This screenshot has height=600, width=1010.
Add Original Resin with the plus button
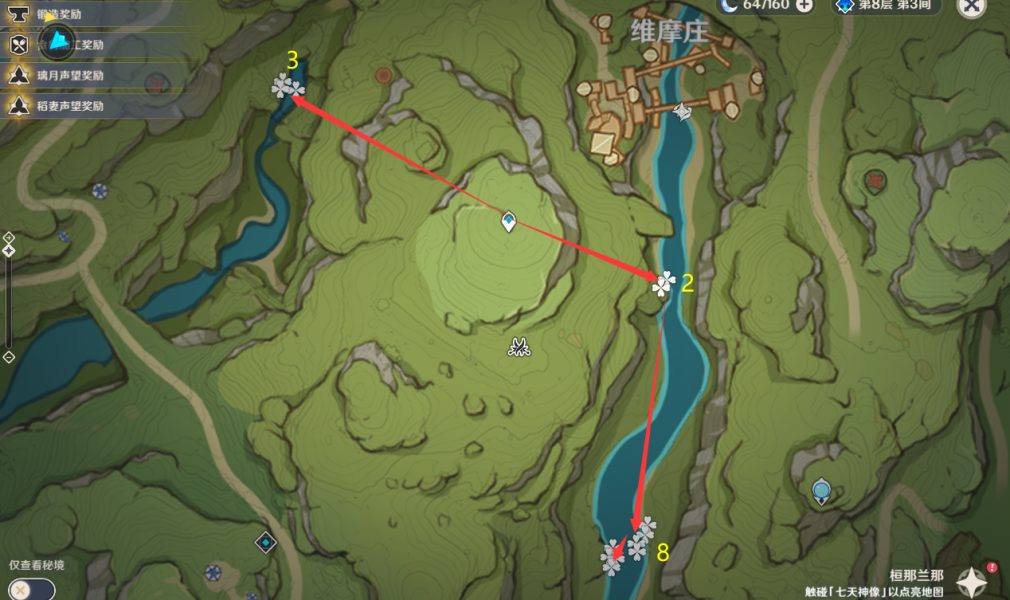[x=804, y=5]
